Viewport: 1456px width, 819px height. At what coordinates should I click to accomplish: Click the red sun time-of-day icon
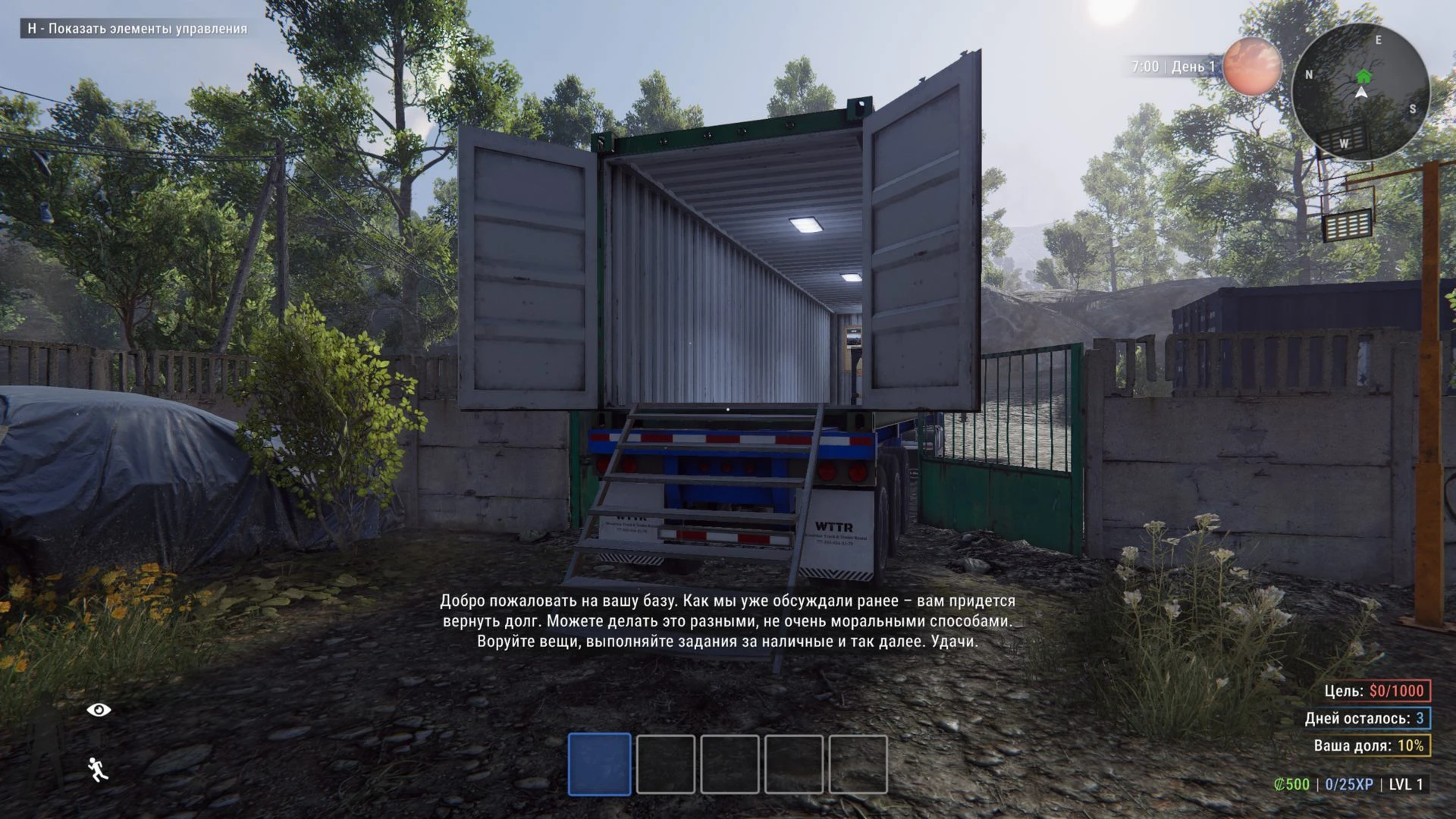pyautogui.click(x=1252, y=66)
